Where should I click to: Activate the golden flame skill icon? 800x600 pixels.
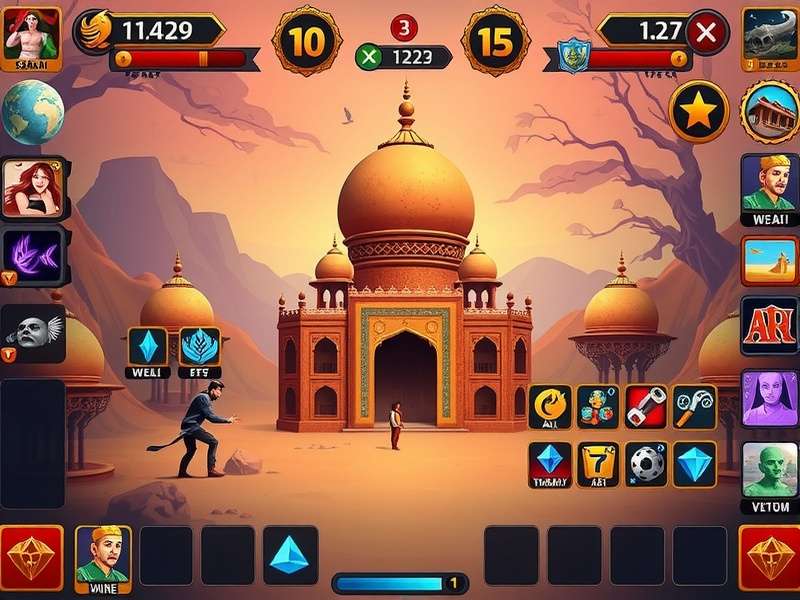click(x=550, y=407)
